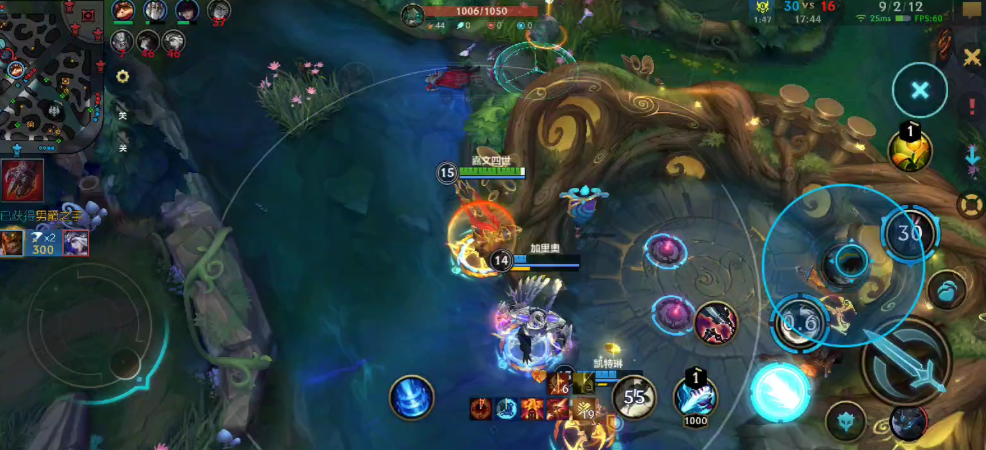Cancel ability cast with the X button
This screenshot has height=450, width=986.
pos(919,91)
